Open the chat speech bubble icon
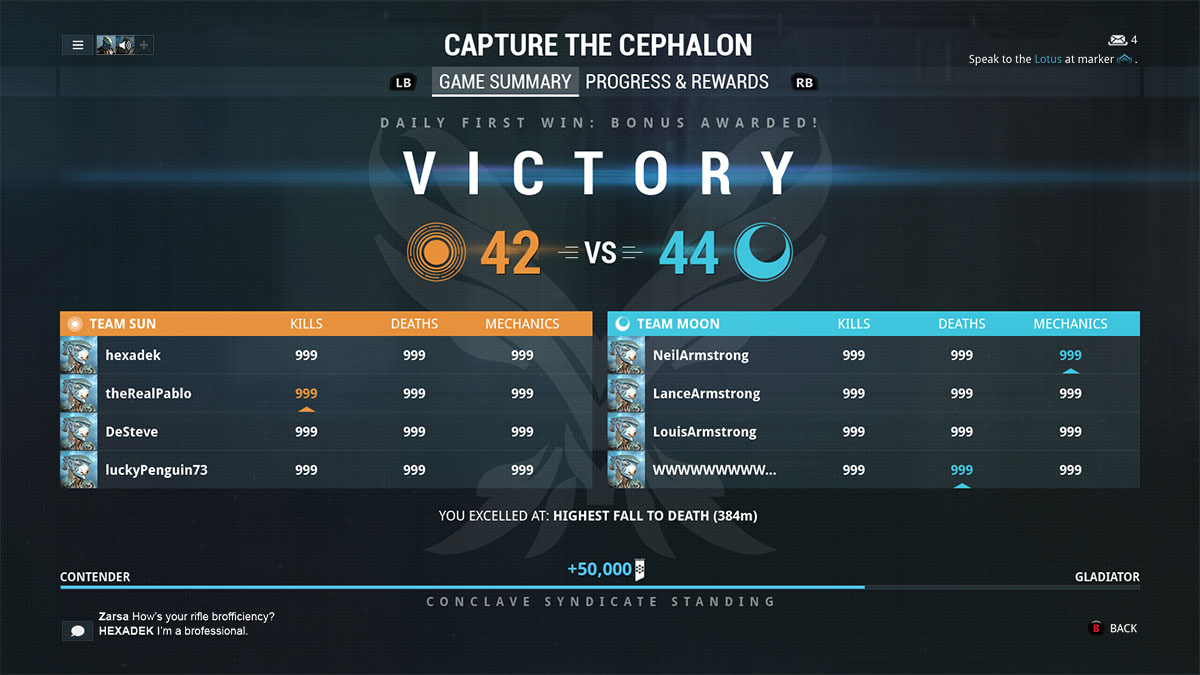Screen dimensions: 1200x675 tap(77, 631)
